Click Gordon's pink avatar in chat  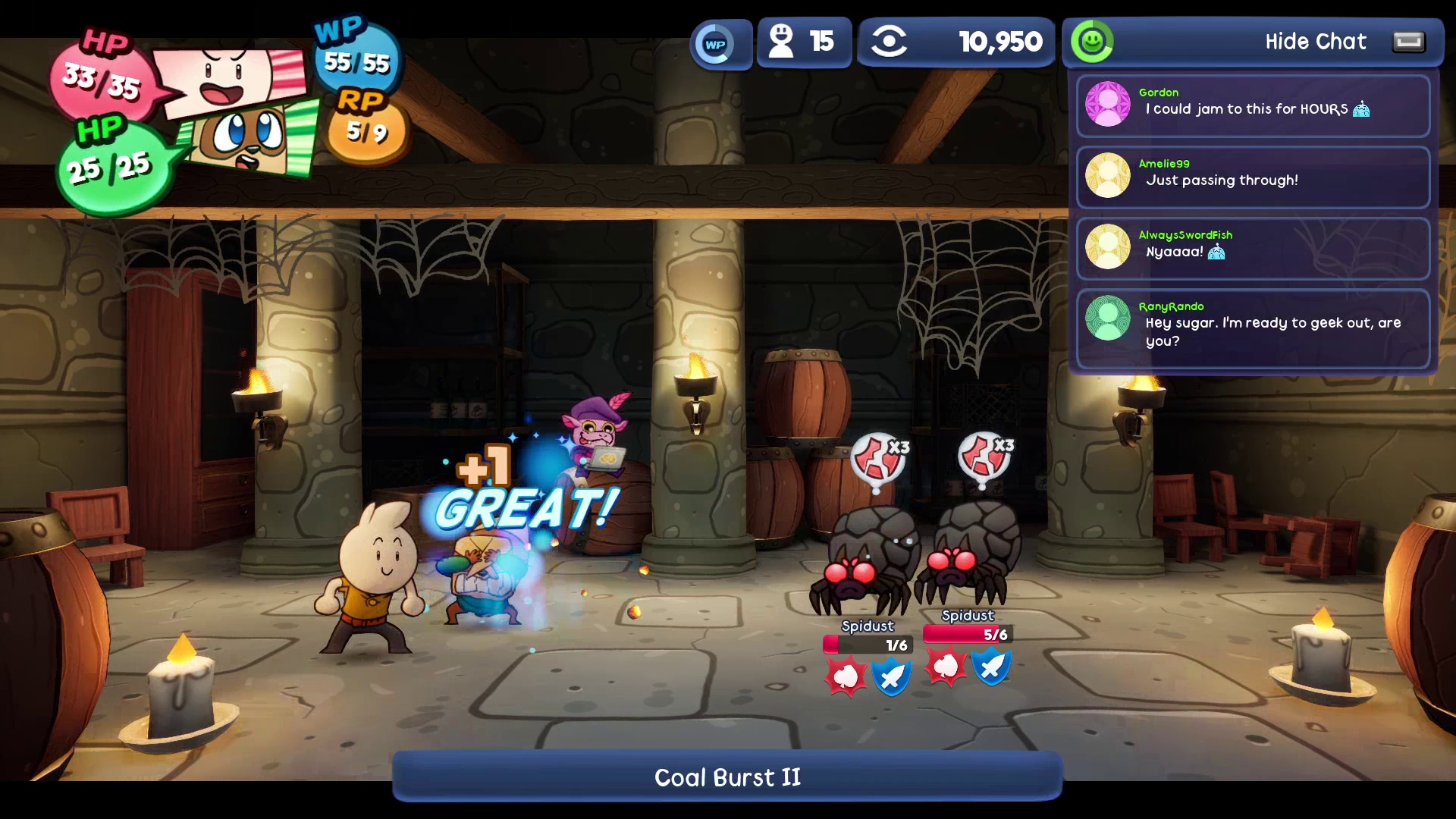(1108, 104)
